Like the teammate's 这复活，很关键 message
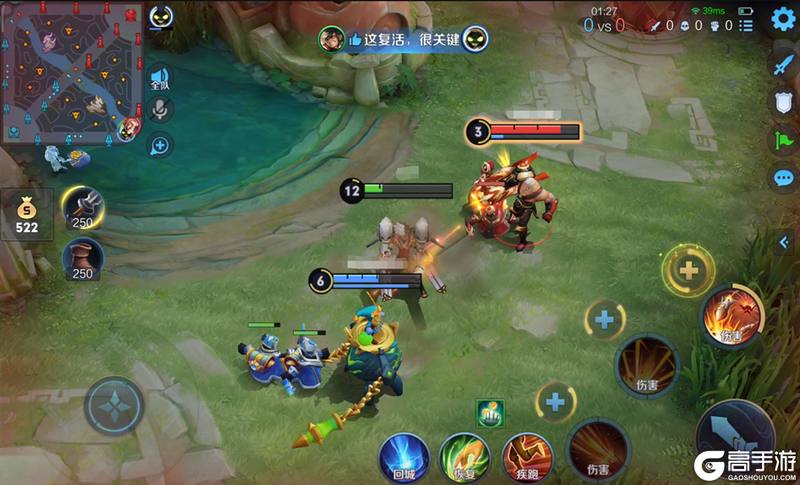Viewport: 800px width, 485px height. pos(354,40)
